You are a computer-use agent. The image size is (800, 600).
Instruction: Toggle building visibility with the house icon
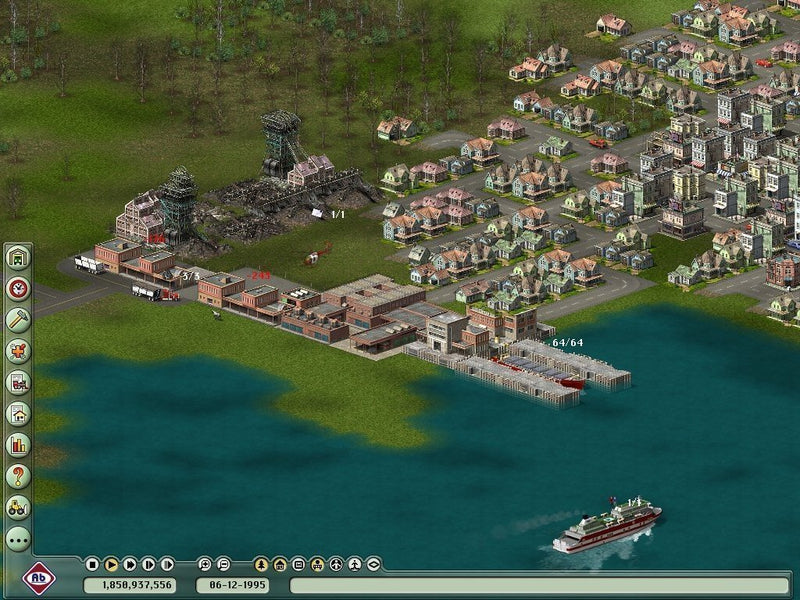tap(280, 564)
